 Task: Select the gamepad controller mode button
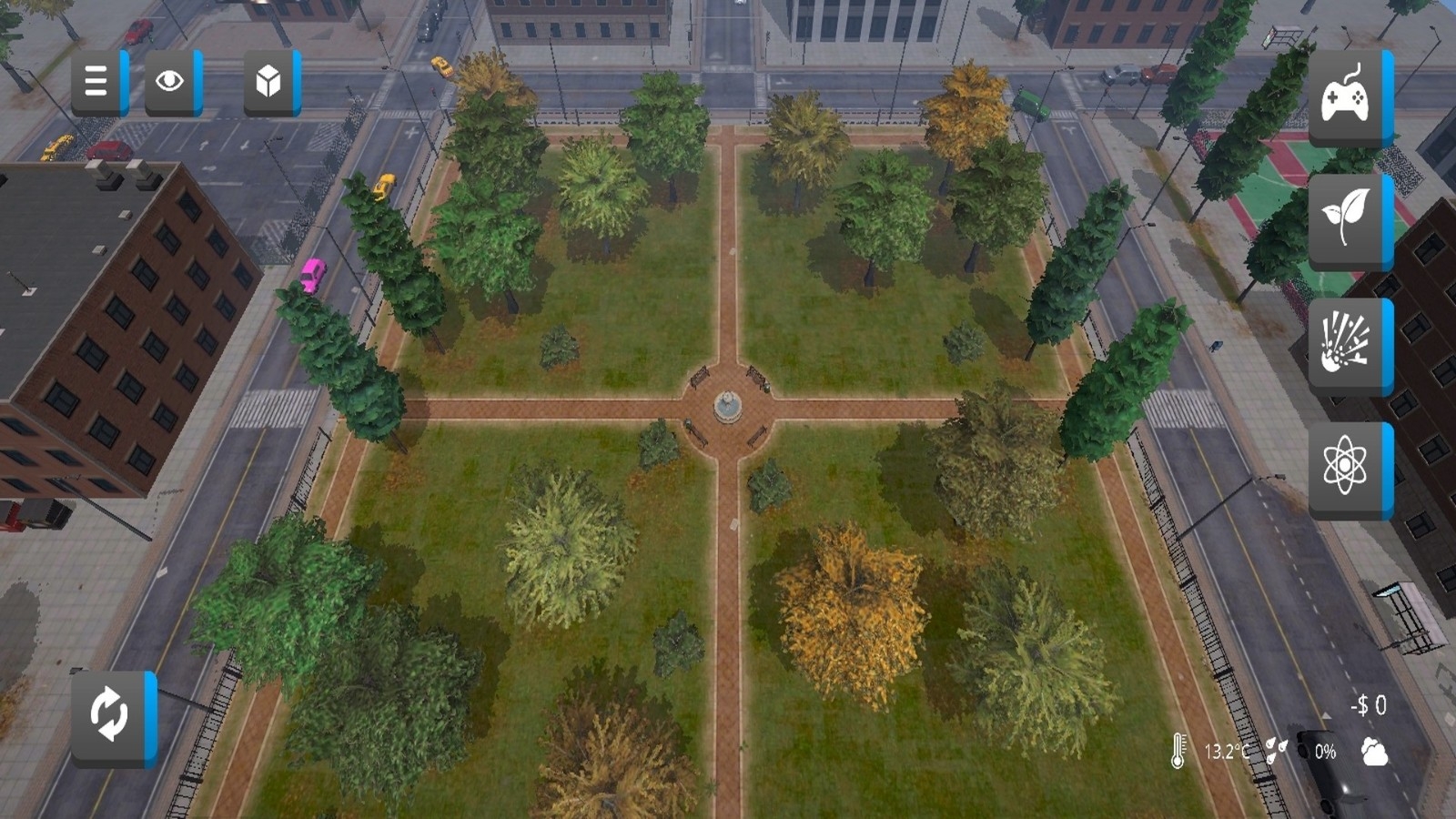point(1346,98)
